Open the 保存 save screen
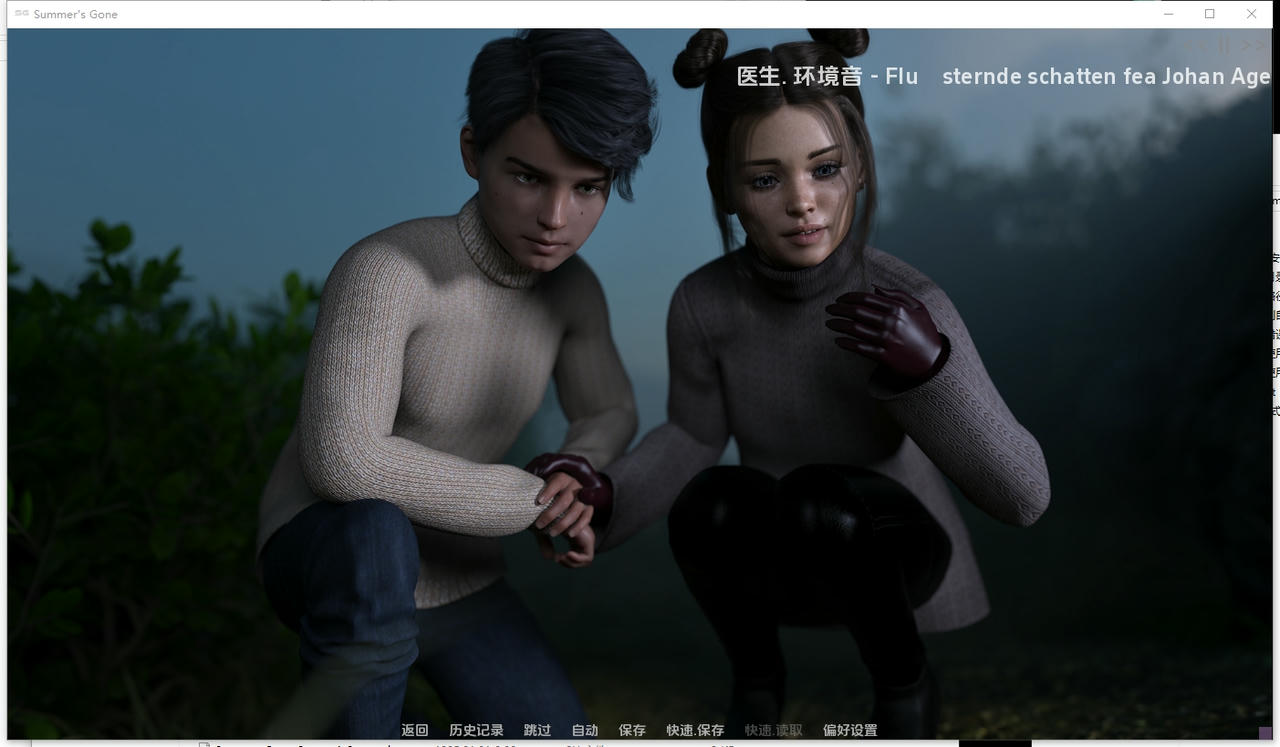Image resolution: width=1280 pixels, height=747 pixels. 632,730
